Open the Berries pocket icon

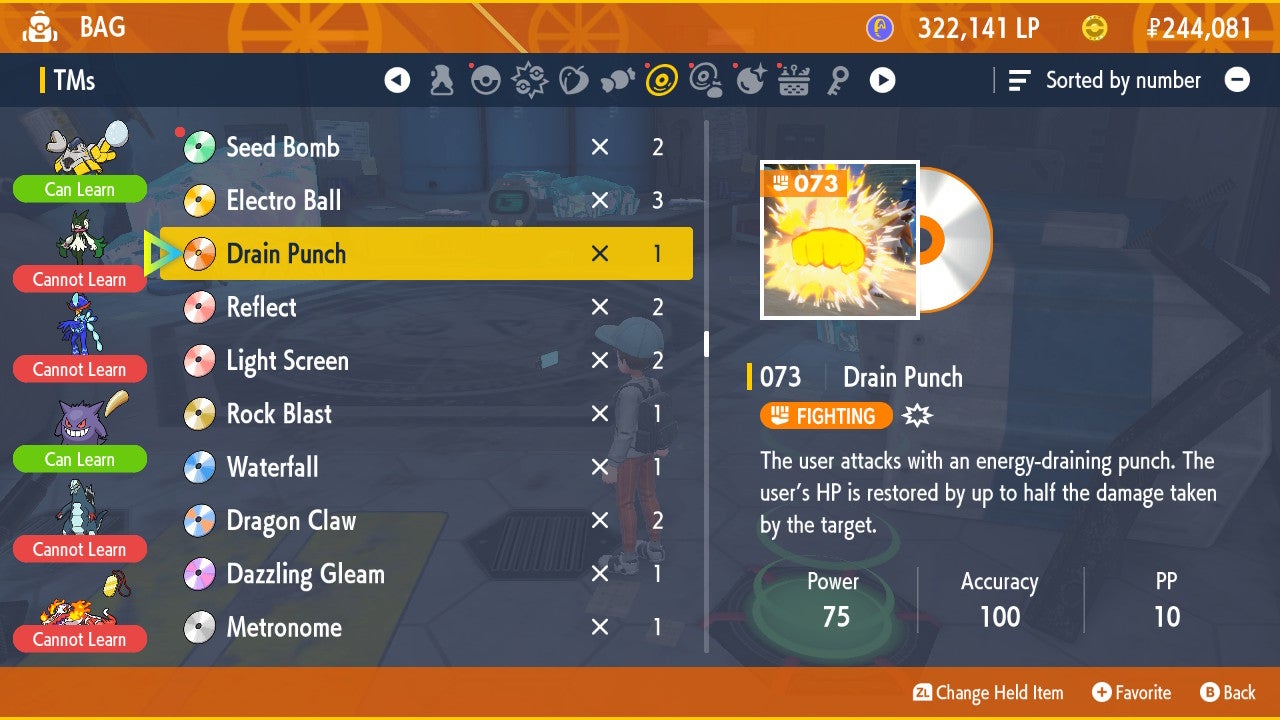pos(573,80)
